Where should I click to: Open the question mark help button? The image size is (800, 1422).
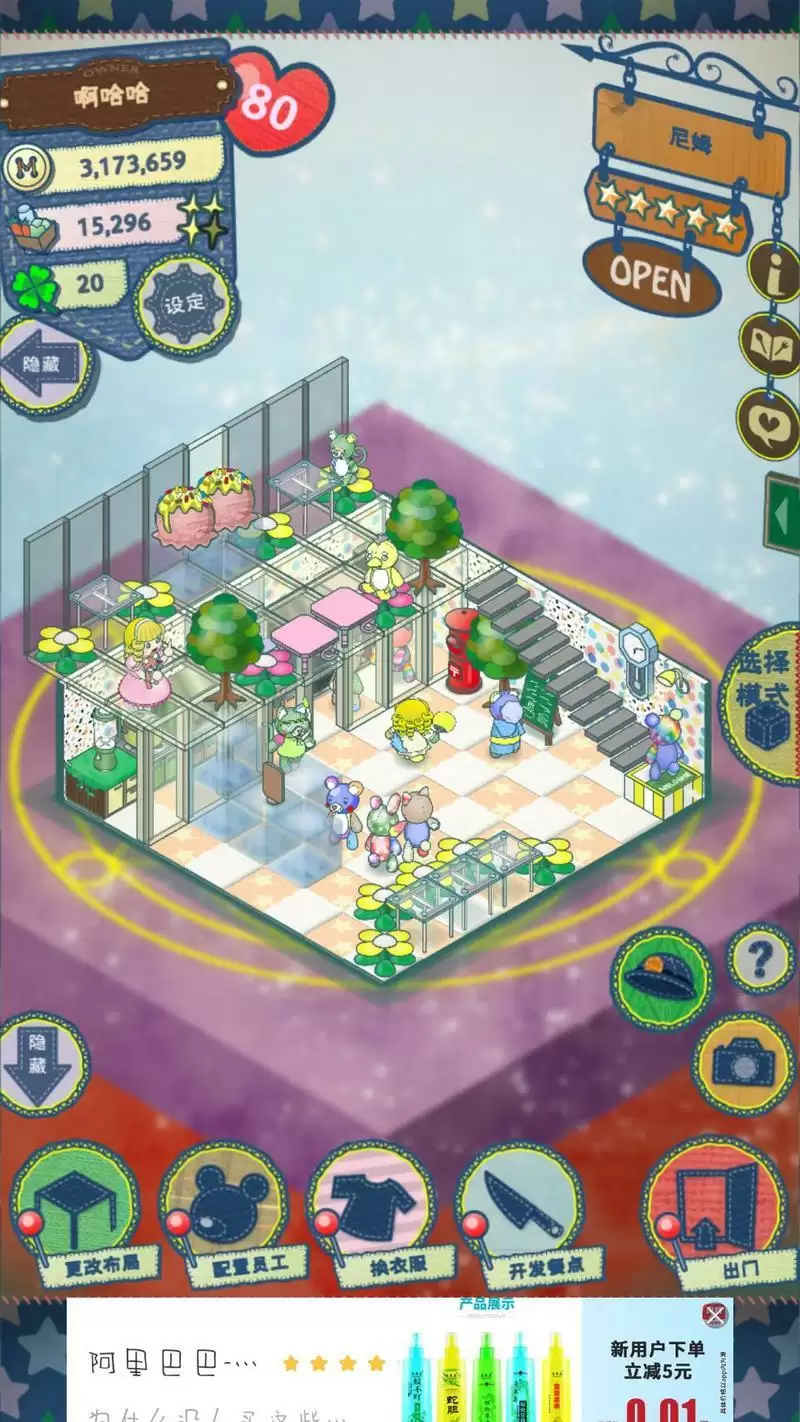coord(760,959)
